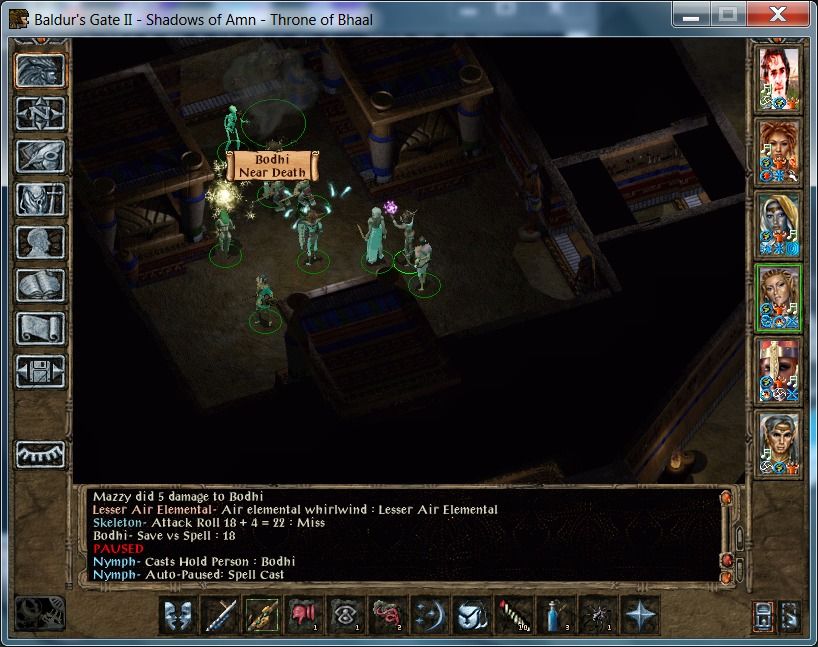Select the helmeted warrior portrait

tap(779, 370)
